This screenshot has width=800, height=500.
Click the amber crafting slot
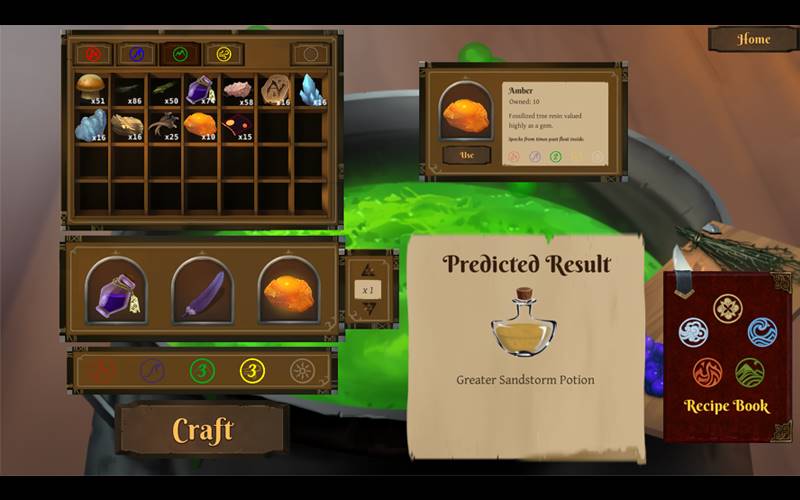288,290
